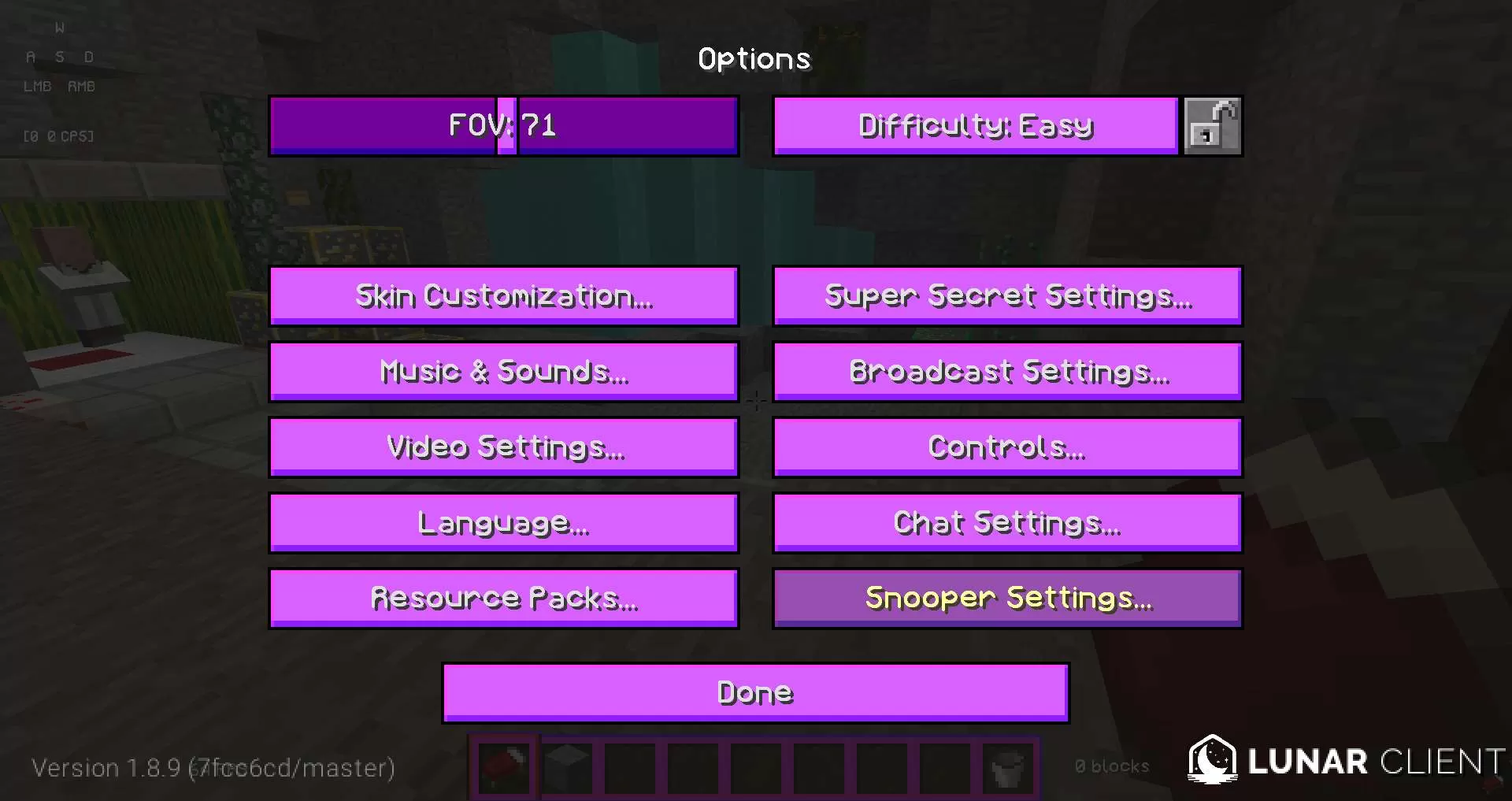Open Skin Customization options
The image size is (1512, 801).
point(504,295)
